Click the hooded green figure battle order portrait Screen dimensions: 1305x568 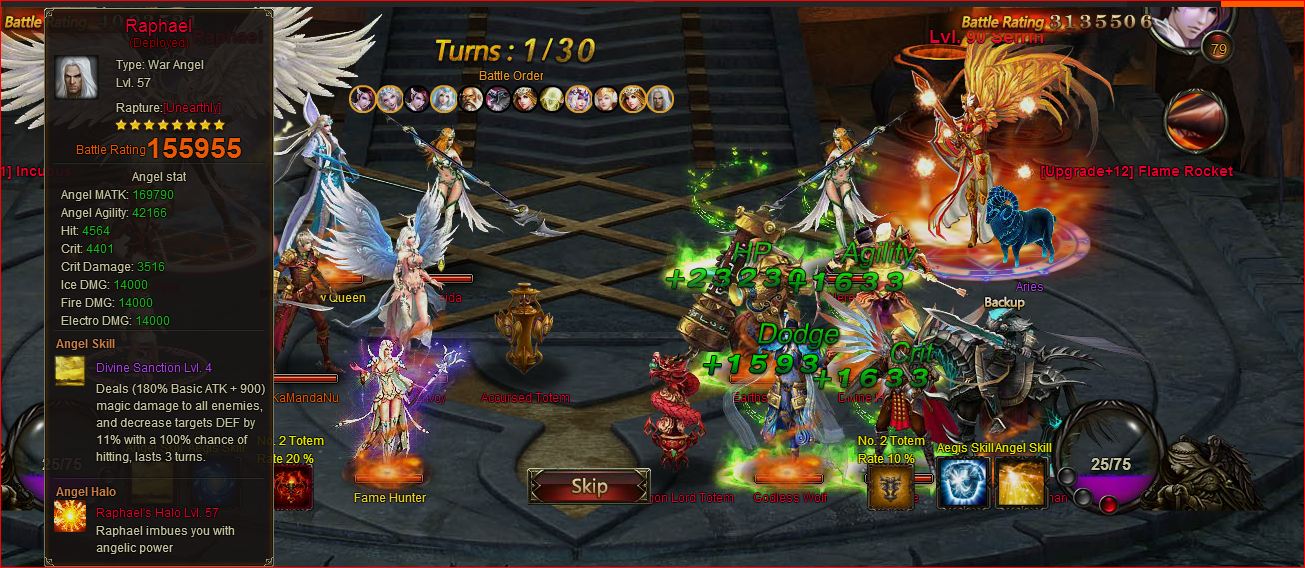(x=551, y=99)
